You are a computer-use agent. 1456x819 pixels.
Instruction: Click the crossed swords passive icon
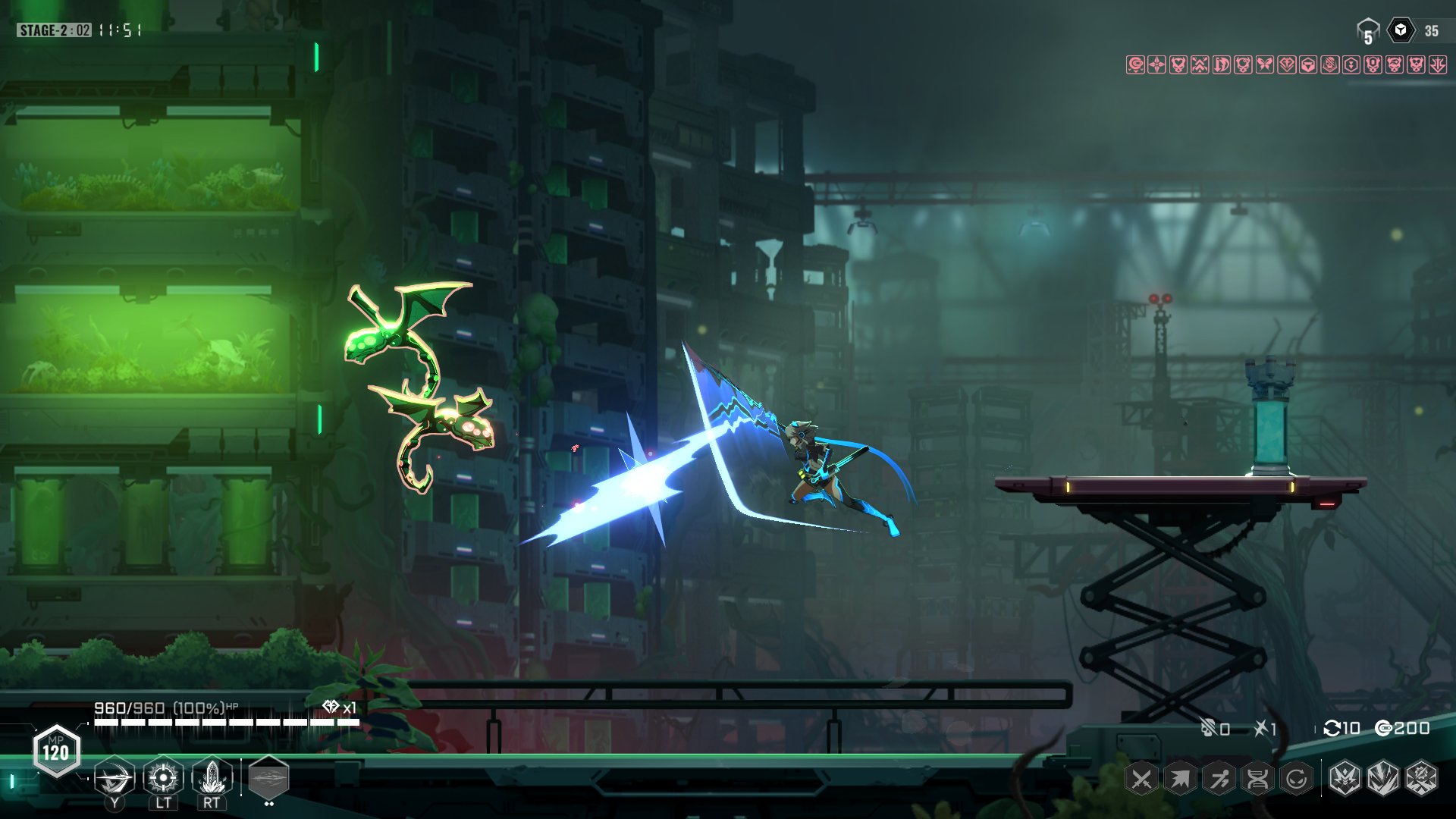[1141, 779]
